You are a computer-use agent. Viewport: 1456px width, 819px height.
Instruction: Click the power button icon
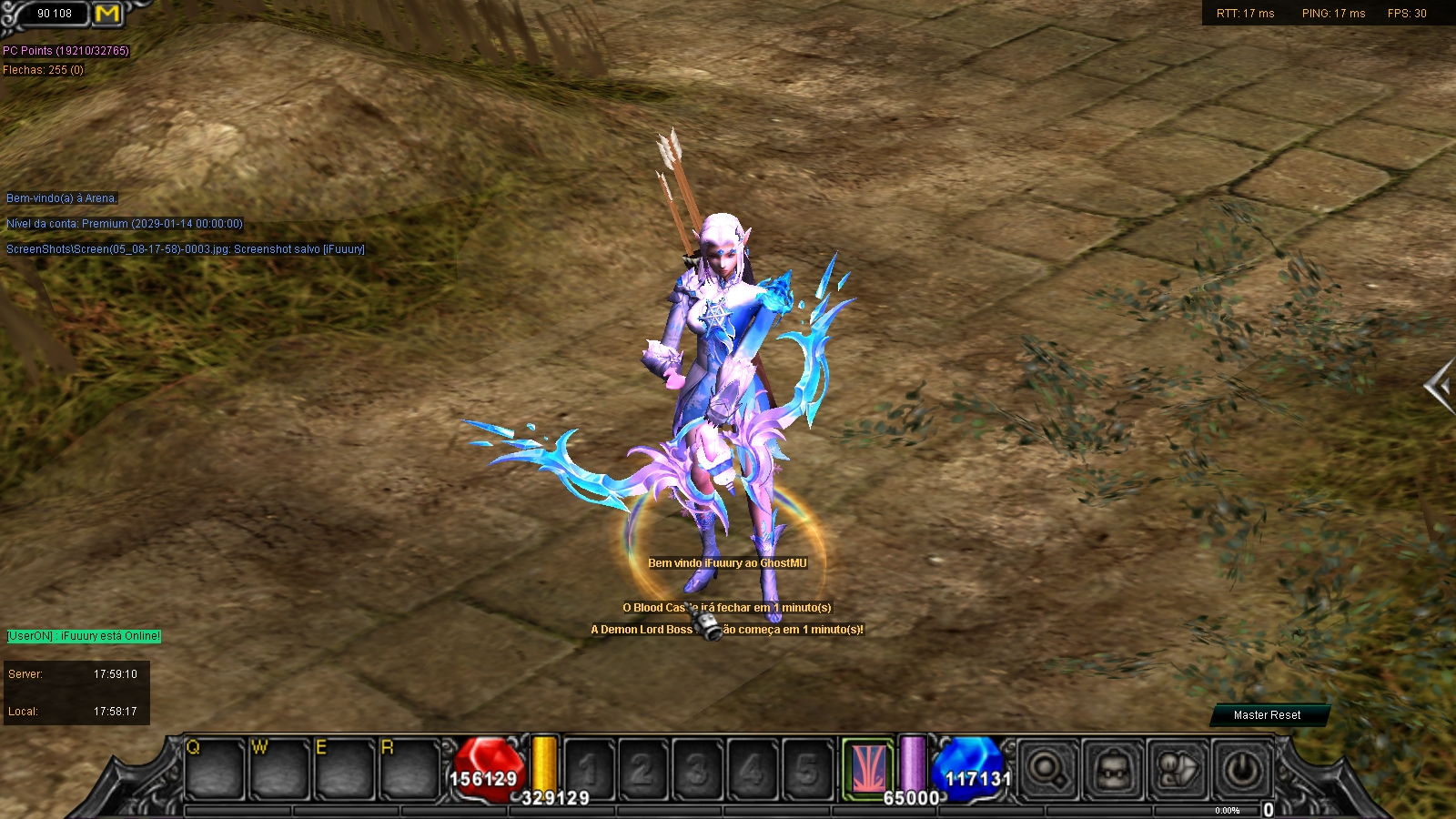[1243, 771]
